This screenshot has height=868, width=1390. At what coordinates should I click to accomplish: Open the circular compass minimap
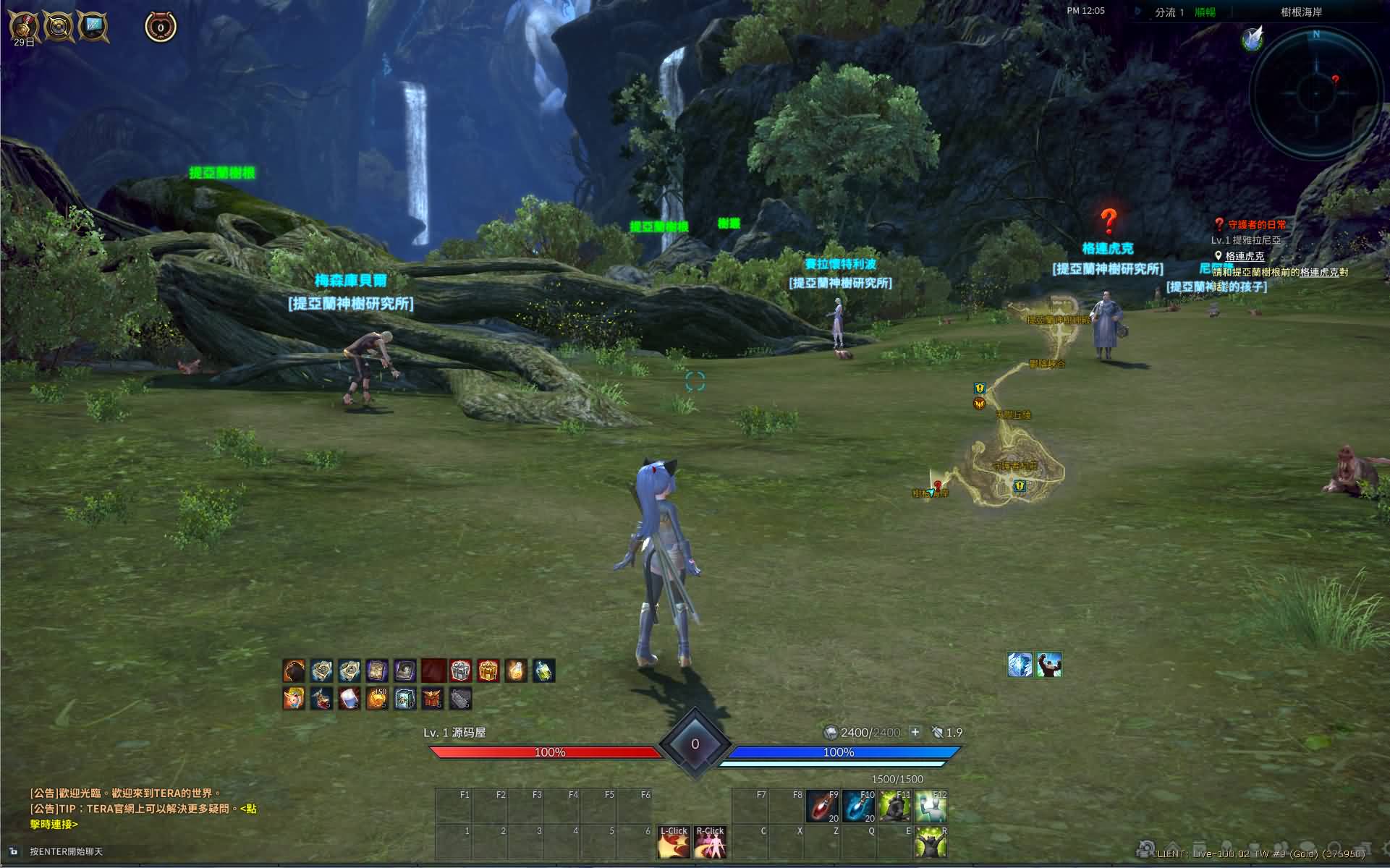[x=1315, y=91]
